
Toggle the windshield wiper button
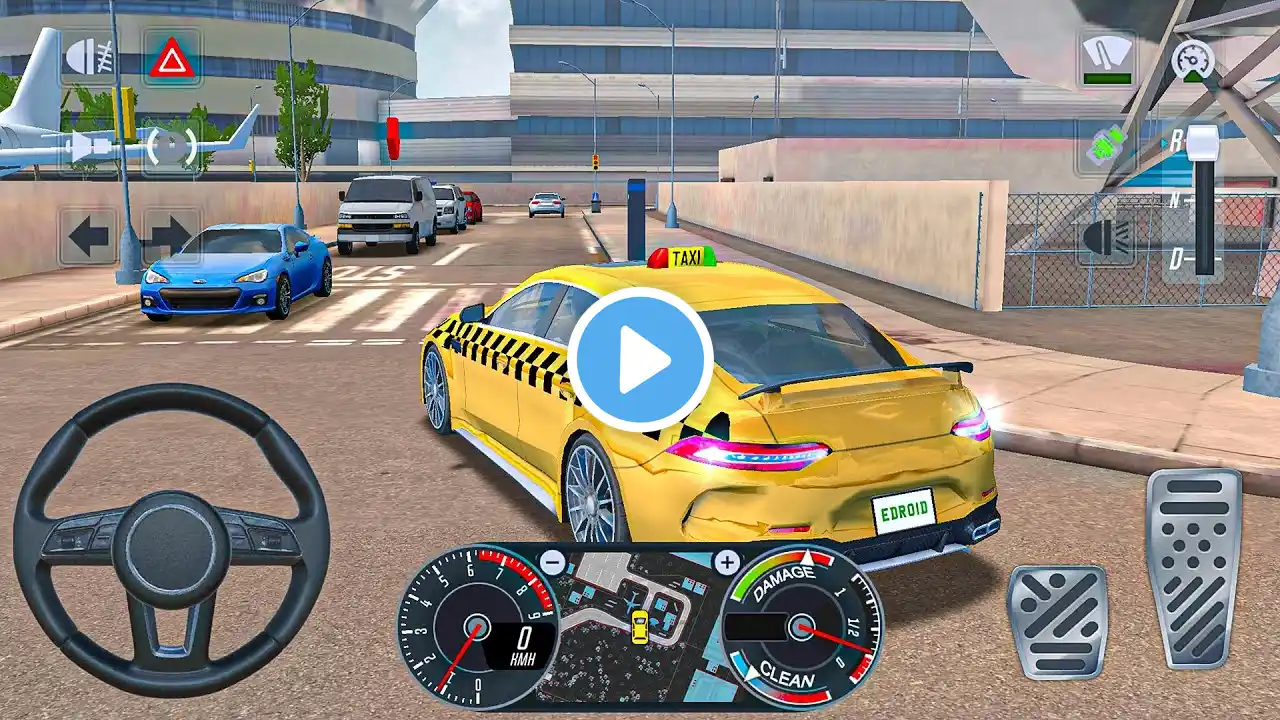click(1107, 58)
